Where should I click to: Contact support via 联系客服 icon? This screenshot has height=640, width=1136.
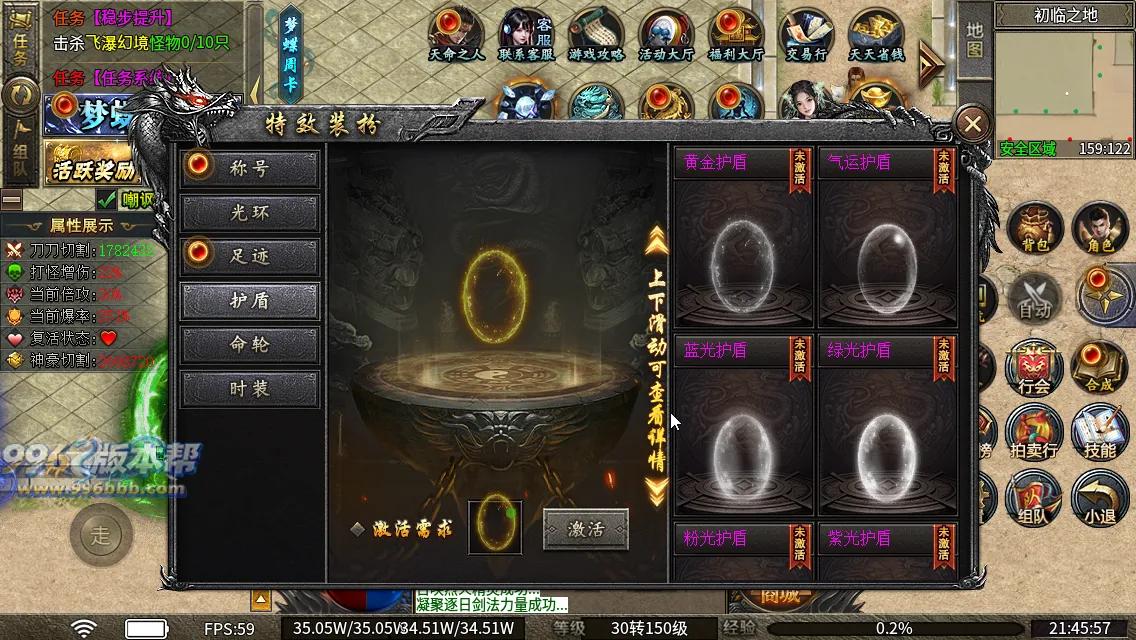[526, 36]
